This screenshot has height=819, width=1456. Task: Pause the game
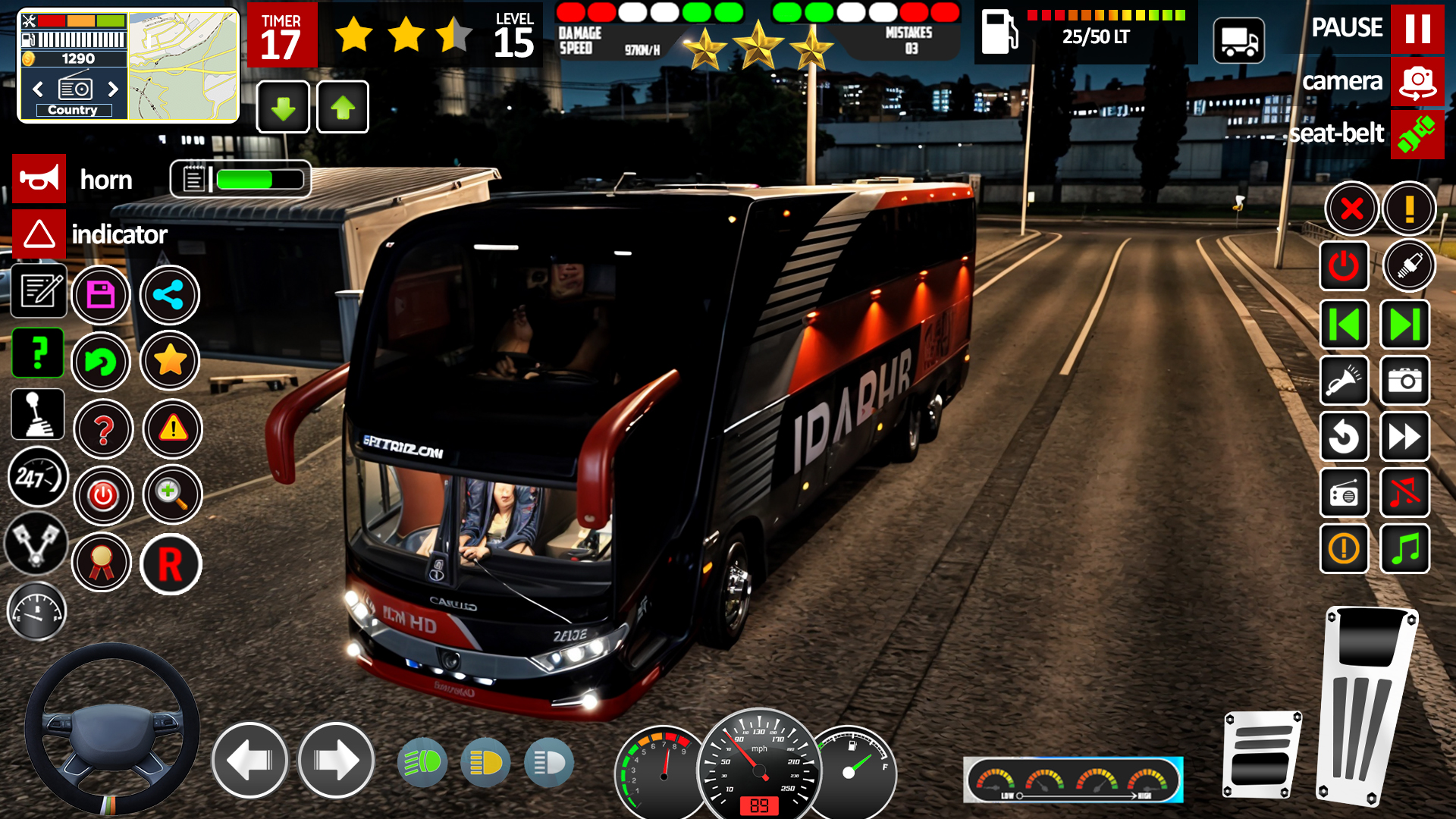[x=1418, y=28]
